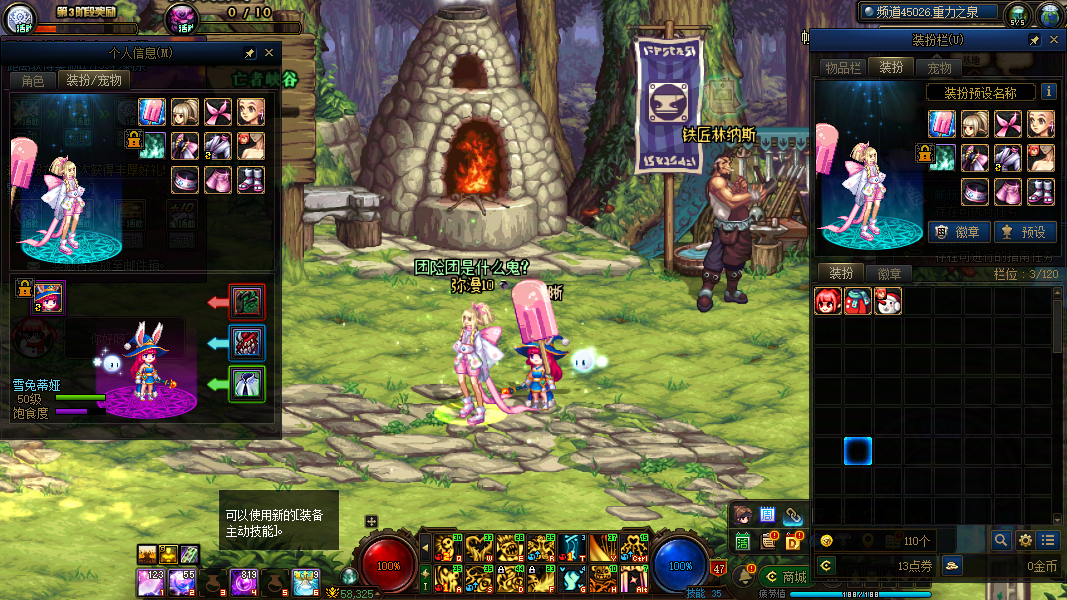Pick the snowman pet item in the grid
This screenshot has height=600, width=1067.
[888, 301]
